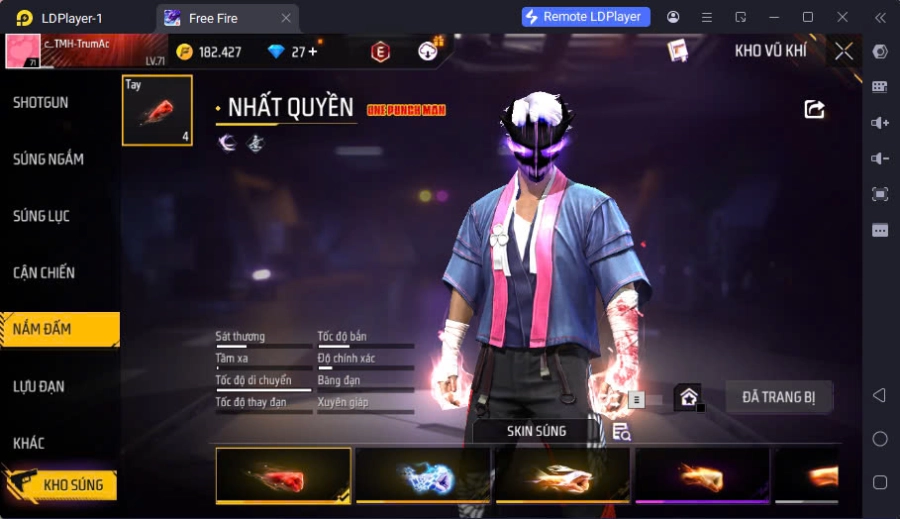Click the Đã Trang Bị button
Image resolution: width=900 pixels, height=519 pixels.
(779, 397)
